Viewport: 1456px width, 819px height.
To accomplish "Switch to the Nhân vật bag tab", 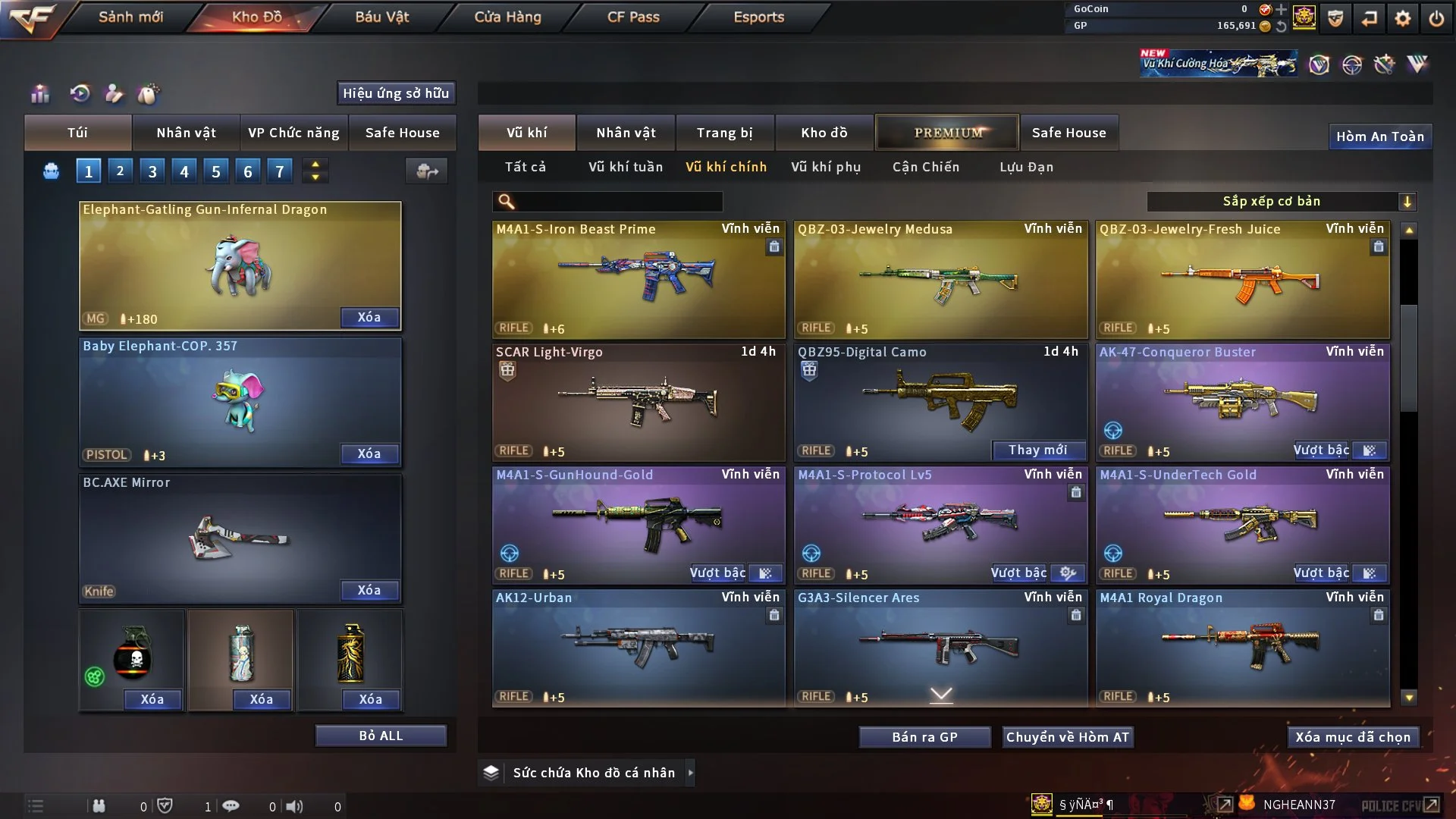I will click(186, 133).
